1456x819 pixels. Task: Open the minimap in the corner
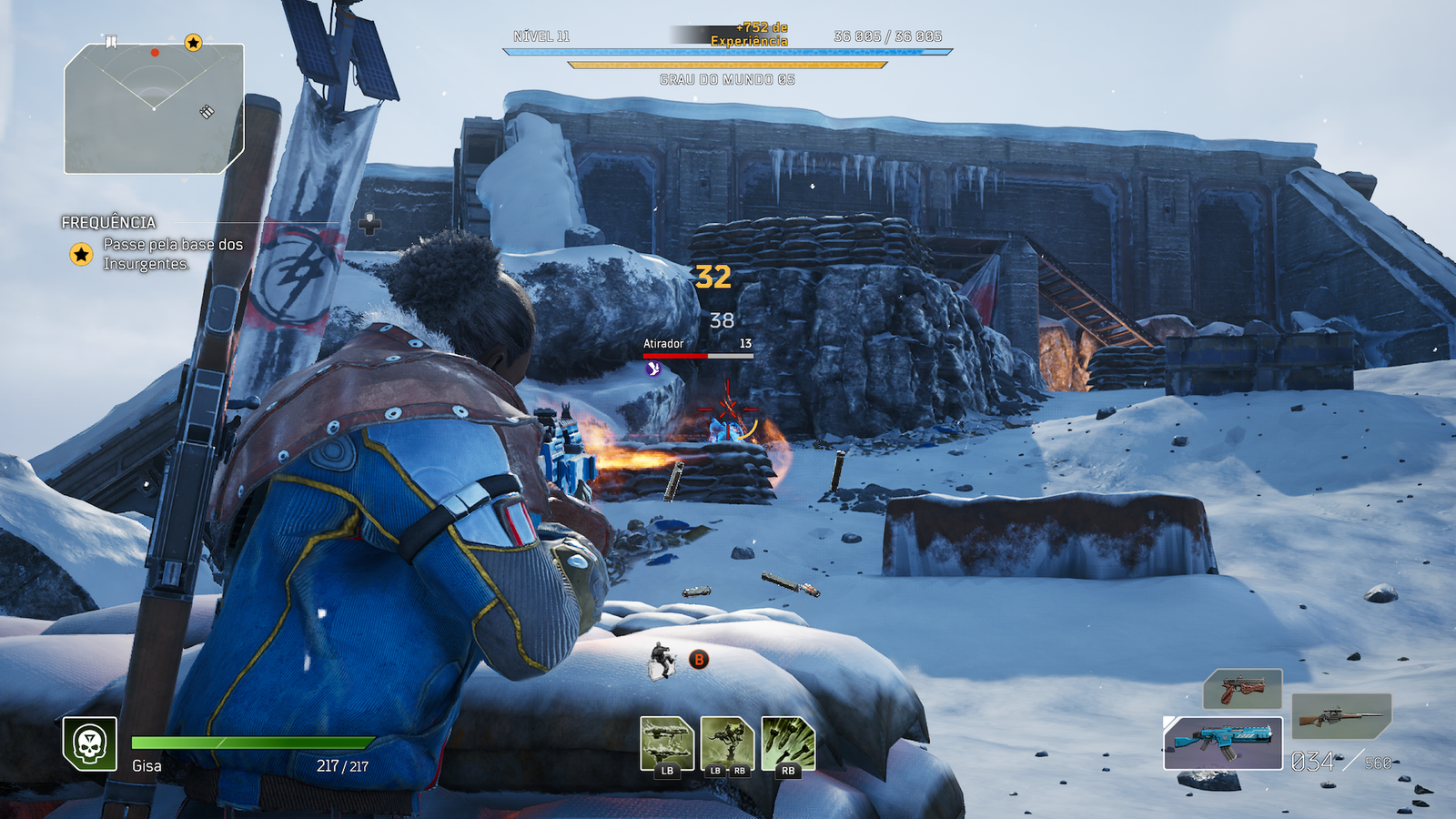[x=153, y=108]
